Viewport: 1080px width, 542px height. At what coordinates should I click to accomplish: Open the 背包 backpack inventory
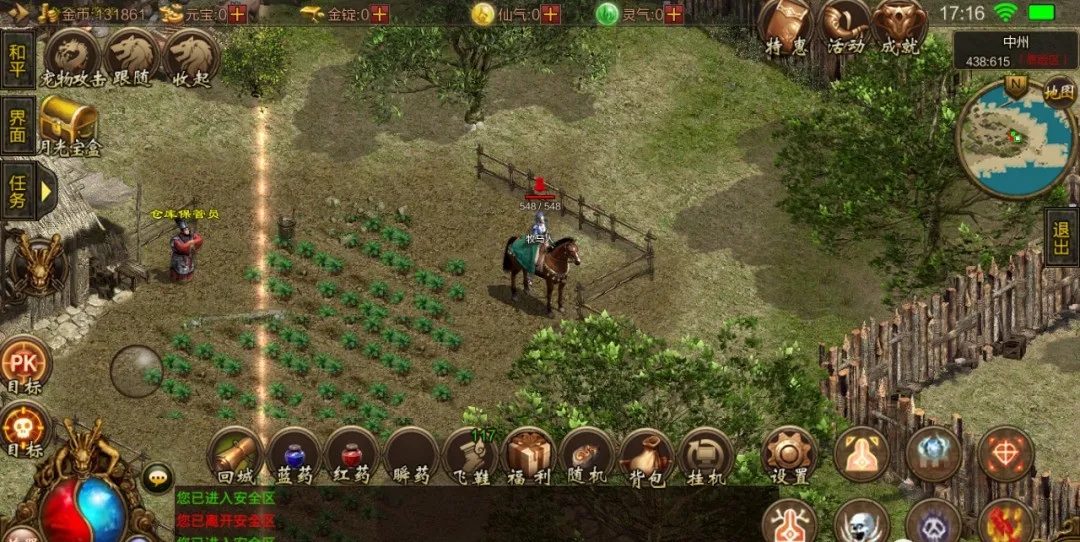click(x=646, y=457)
